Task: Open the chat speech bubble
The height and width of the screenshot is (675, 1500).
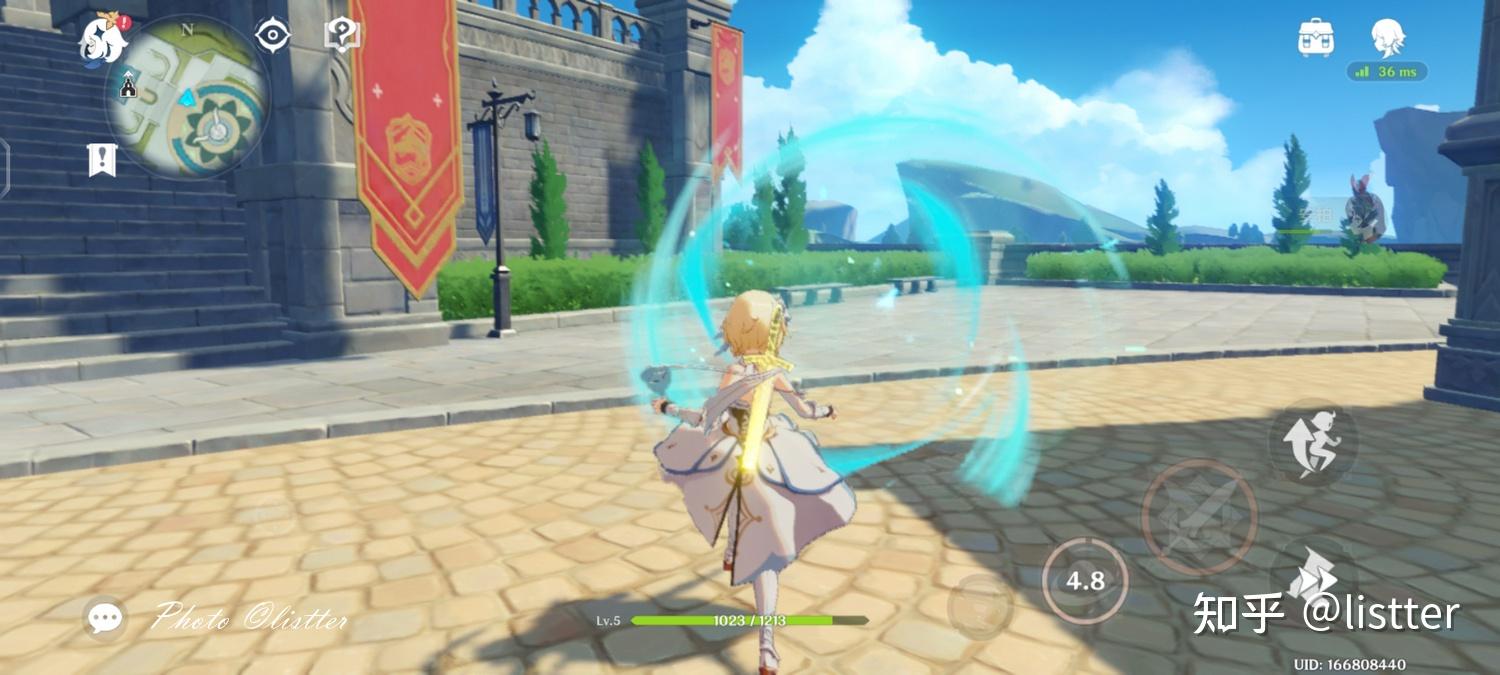Action: pos(105,618)
